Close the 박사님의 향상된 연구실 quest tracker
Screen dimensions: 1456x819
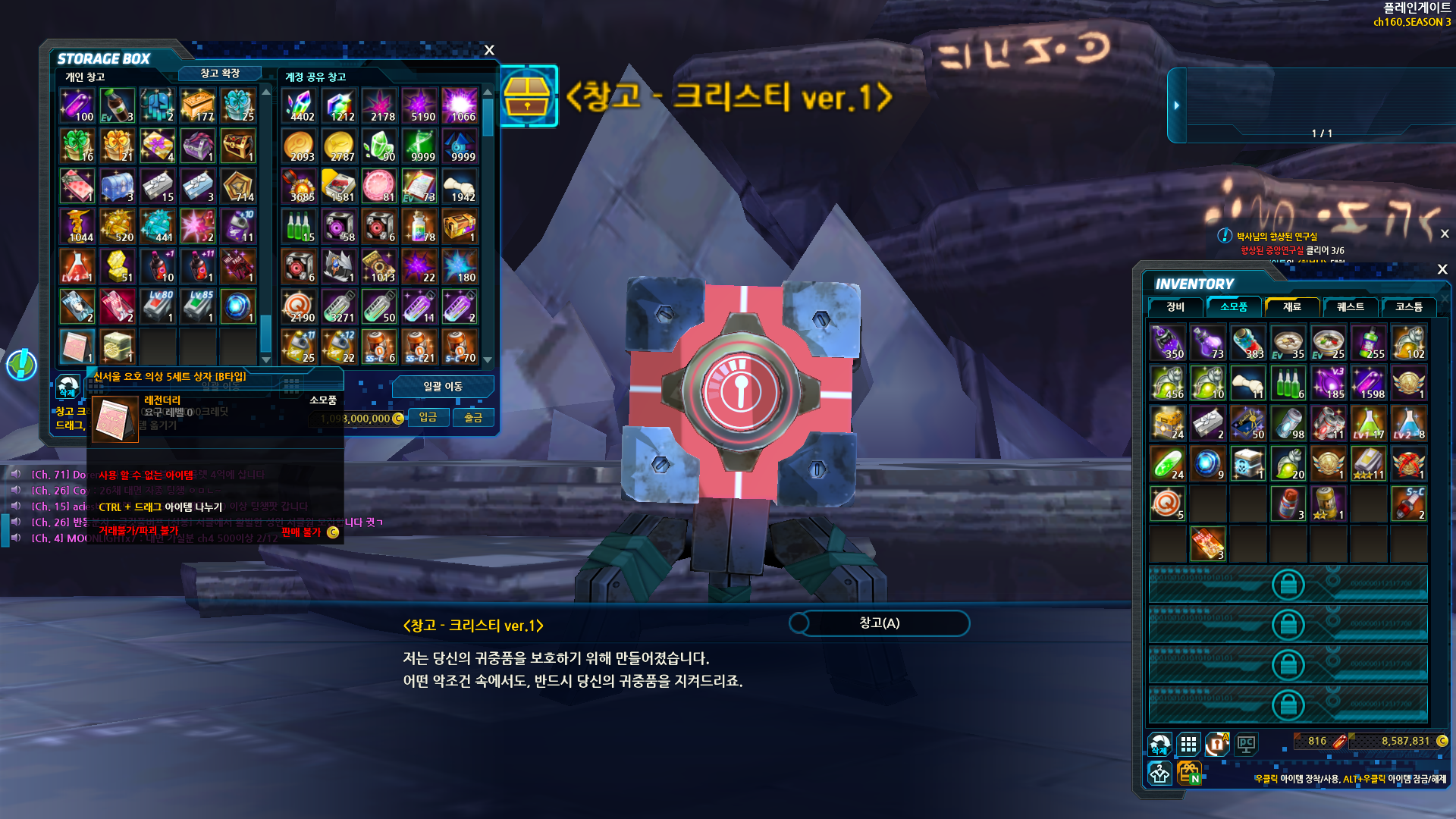pyautogui.click(x=1445, y=234)
